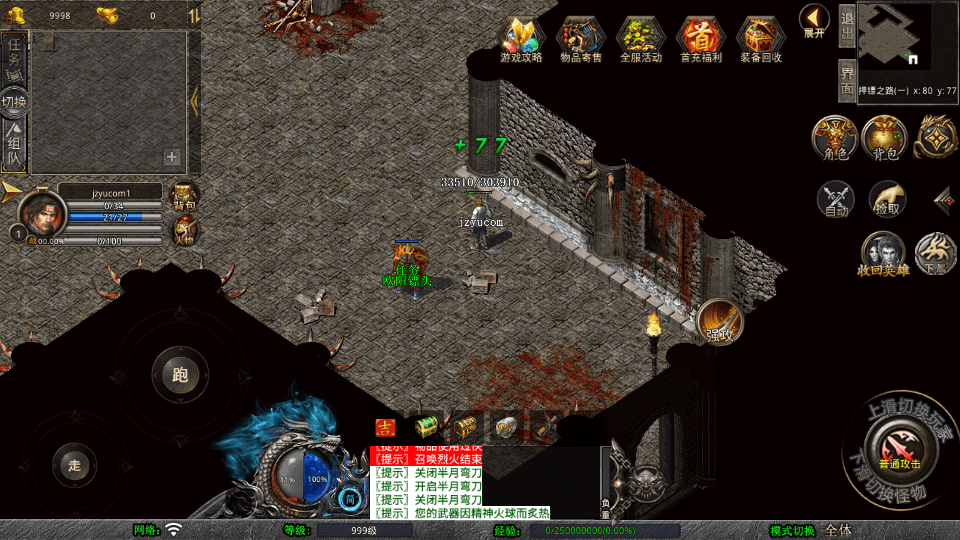Open the 装备回收 equipment recycling chest
The image size is (960, 540).
click(x=761, y=38)
